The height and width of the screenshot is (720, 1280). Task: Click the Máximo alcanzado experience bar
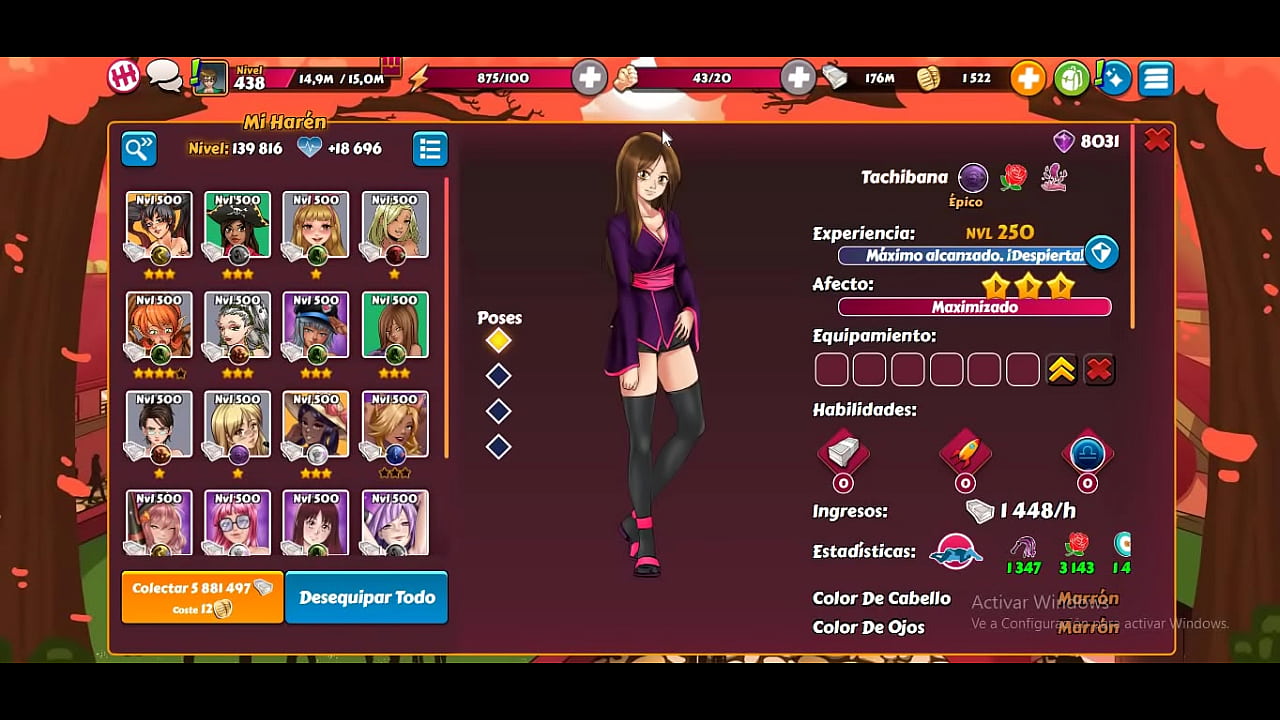(x=960, y=255)
